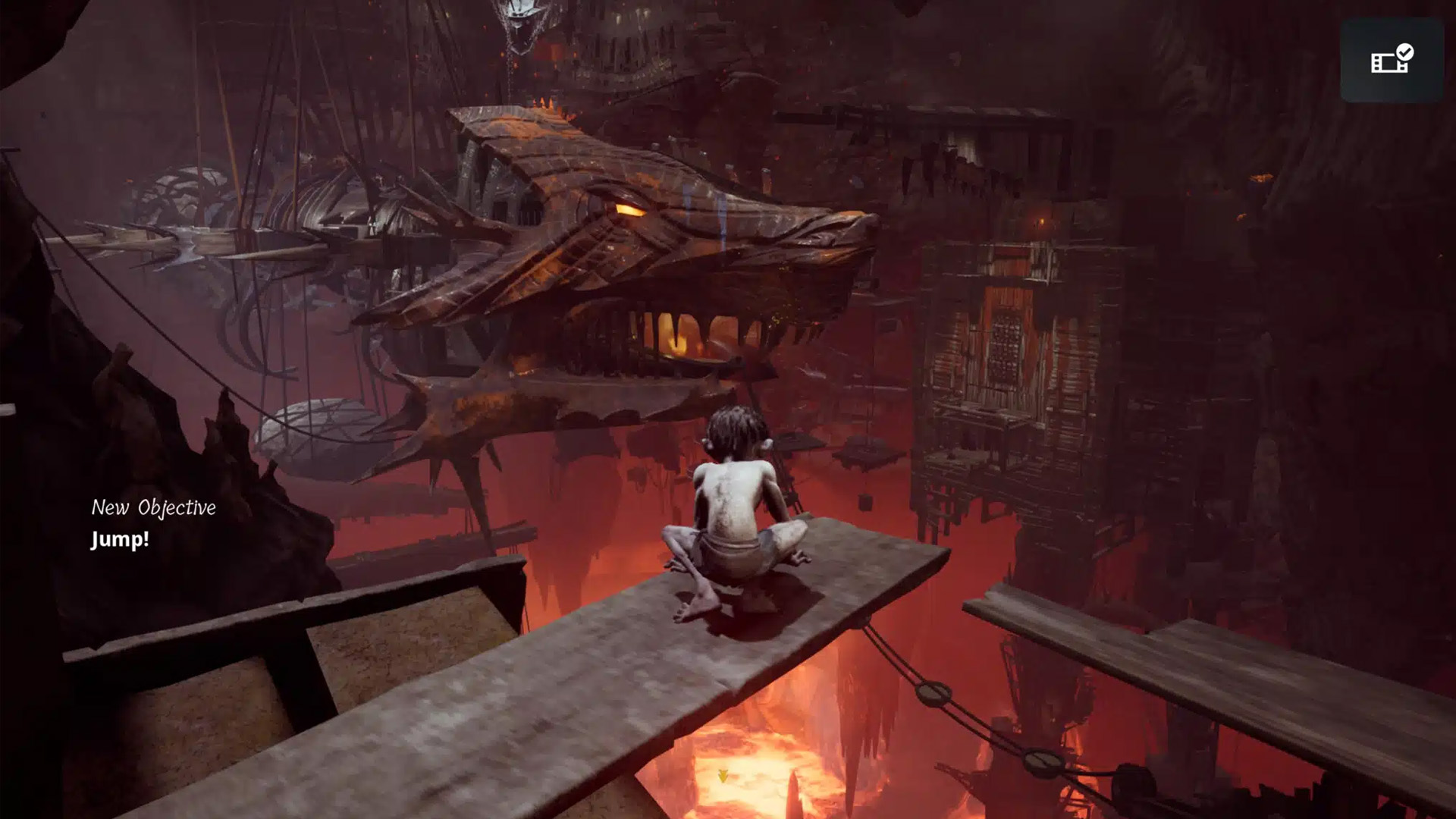
Task: Click the green objective marker below the plank
Action: pos(723,776)
